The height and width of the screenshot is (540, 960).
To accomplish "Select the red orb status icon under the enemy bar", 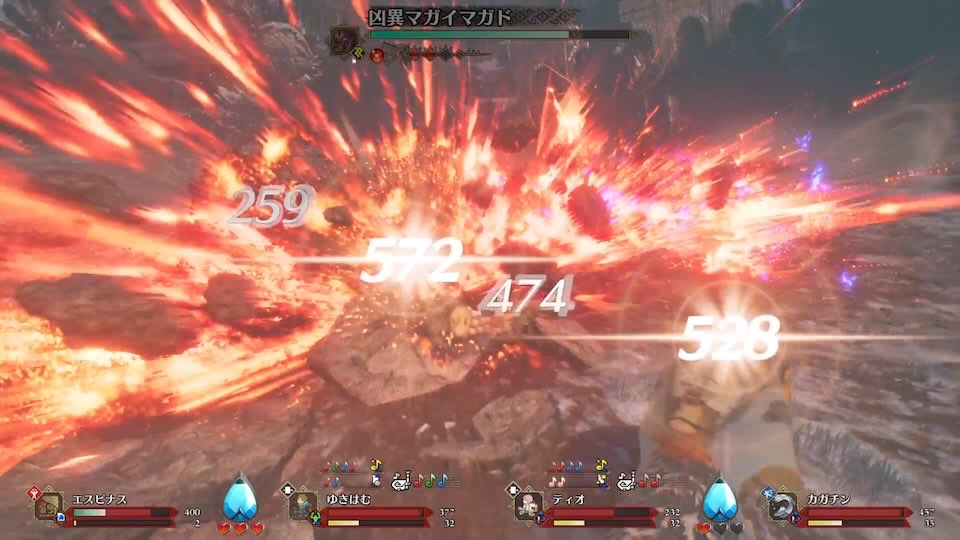I will point(378,54).
